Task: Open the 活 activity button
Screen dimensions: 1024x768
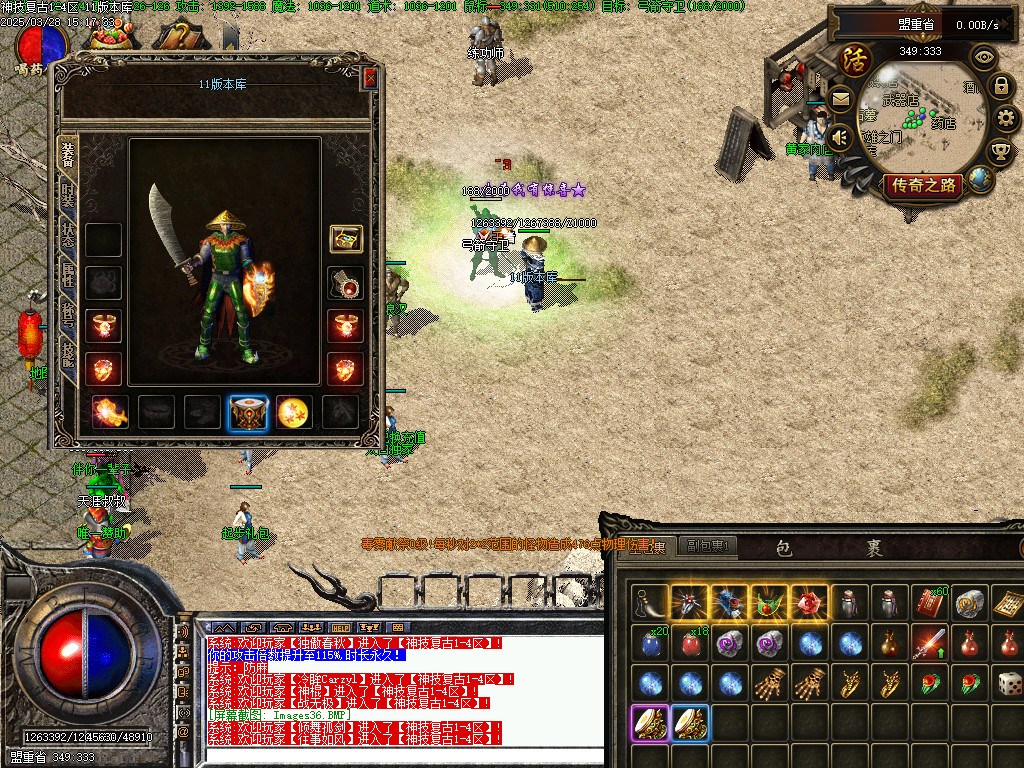Action: pos(856,60)
